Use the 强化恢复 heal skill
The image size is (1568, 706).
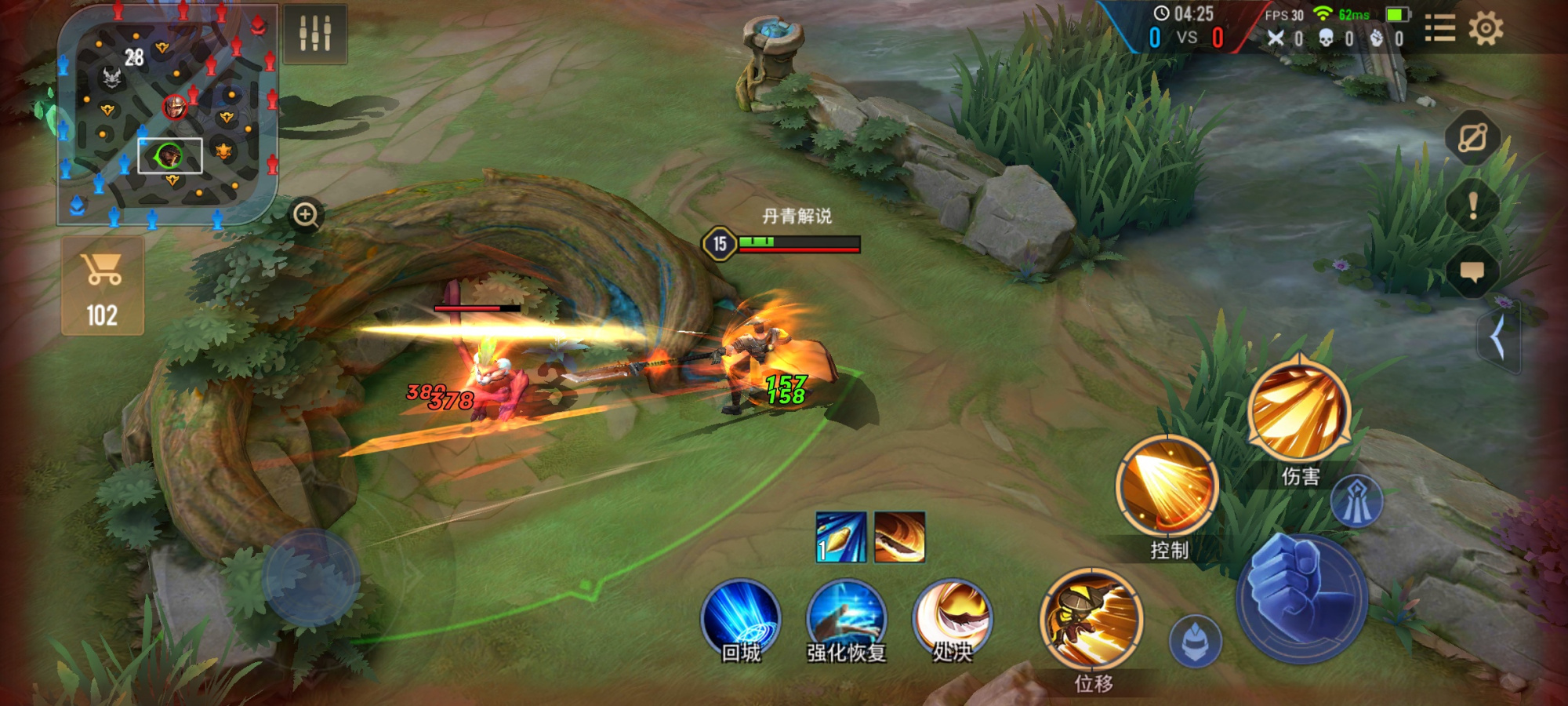point(846,621)
